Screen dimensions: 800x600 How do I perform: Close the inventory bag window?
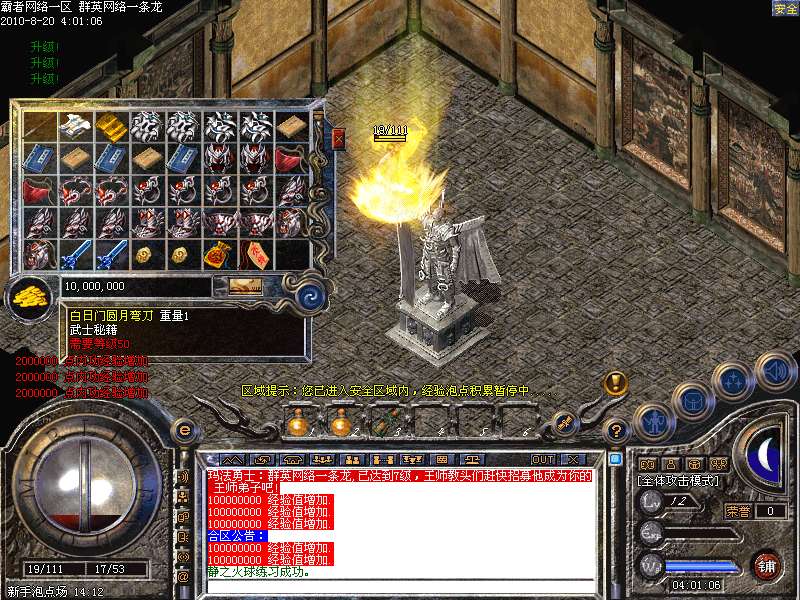click(x=338, y=137)
